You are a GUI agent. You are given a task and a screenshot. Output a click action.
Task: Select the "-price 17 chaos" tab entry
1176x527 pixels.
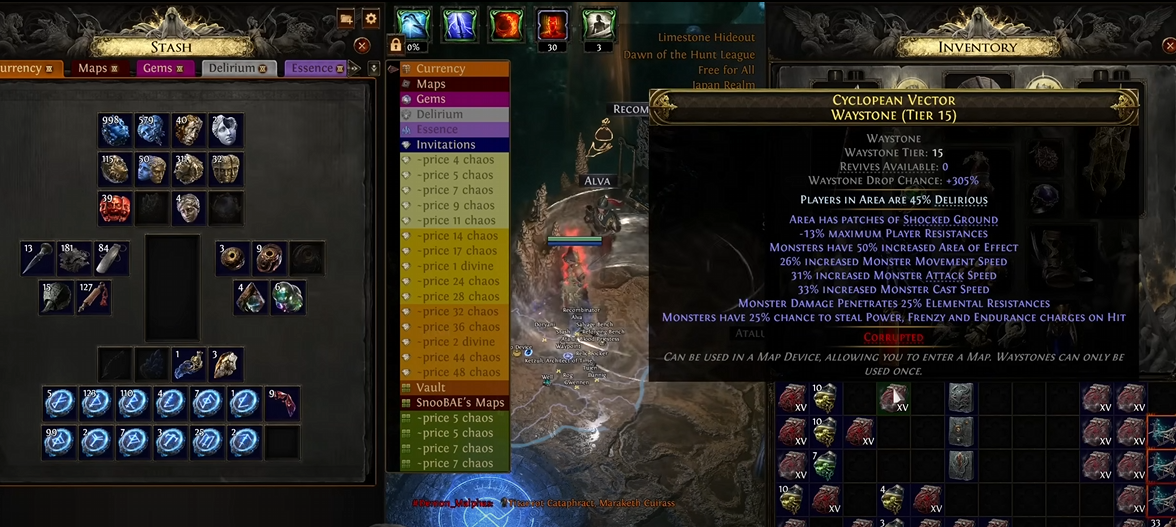click(459, 251)
